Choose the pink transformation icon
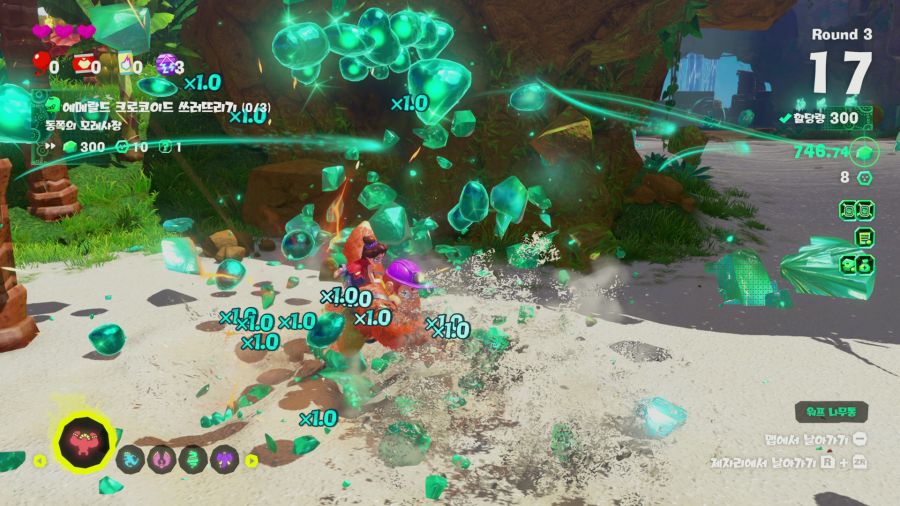This screenshot has height=506, width=900. (x=162, y=459)
